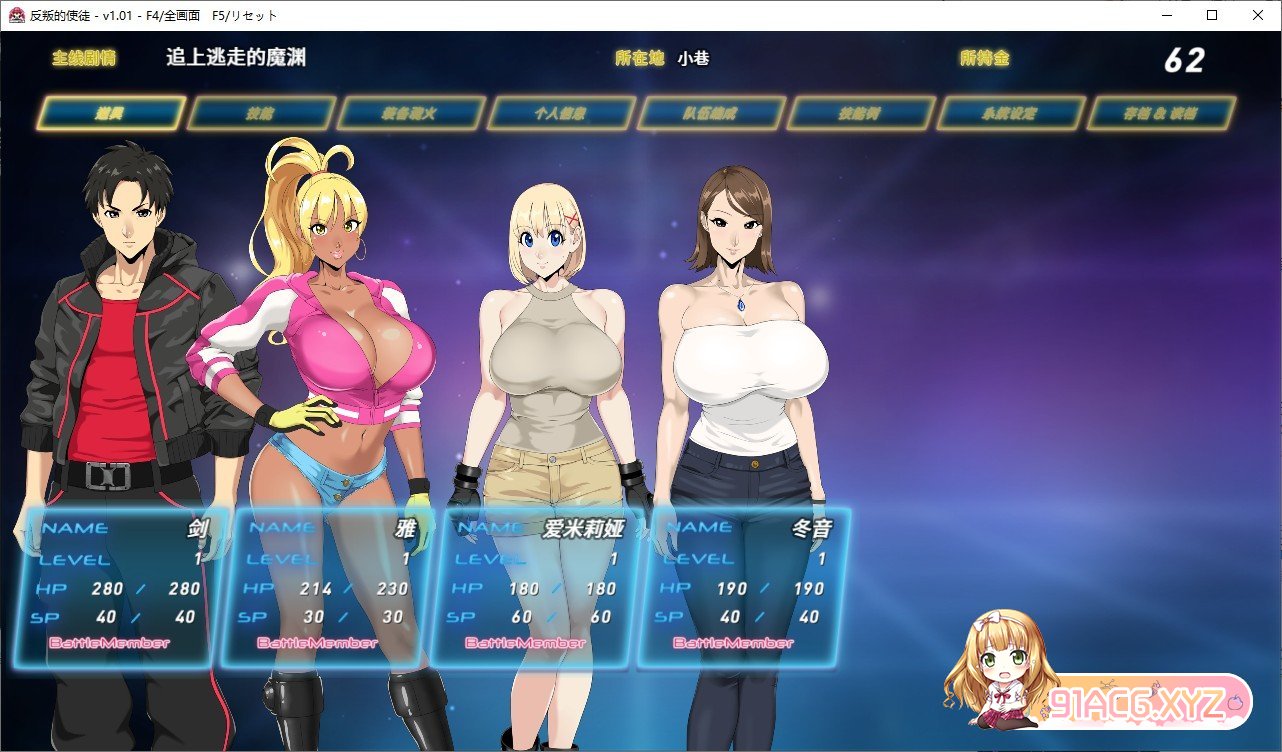This screenshot has height=752, width=1282.
Task: Minimize the game window
Action: pyautogui.click(x=1166, y=15)
